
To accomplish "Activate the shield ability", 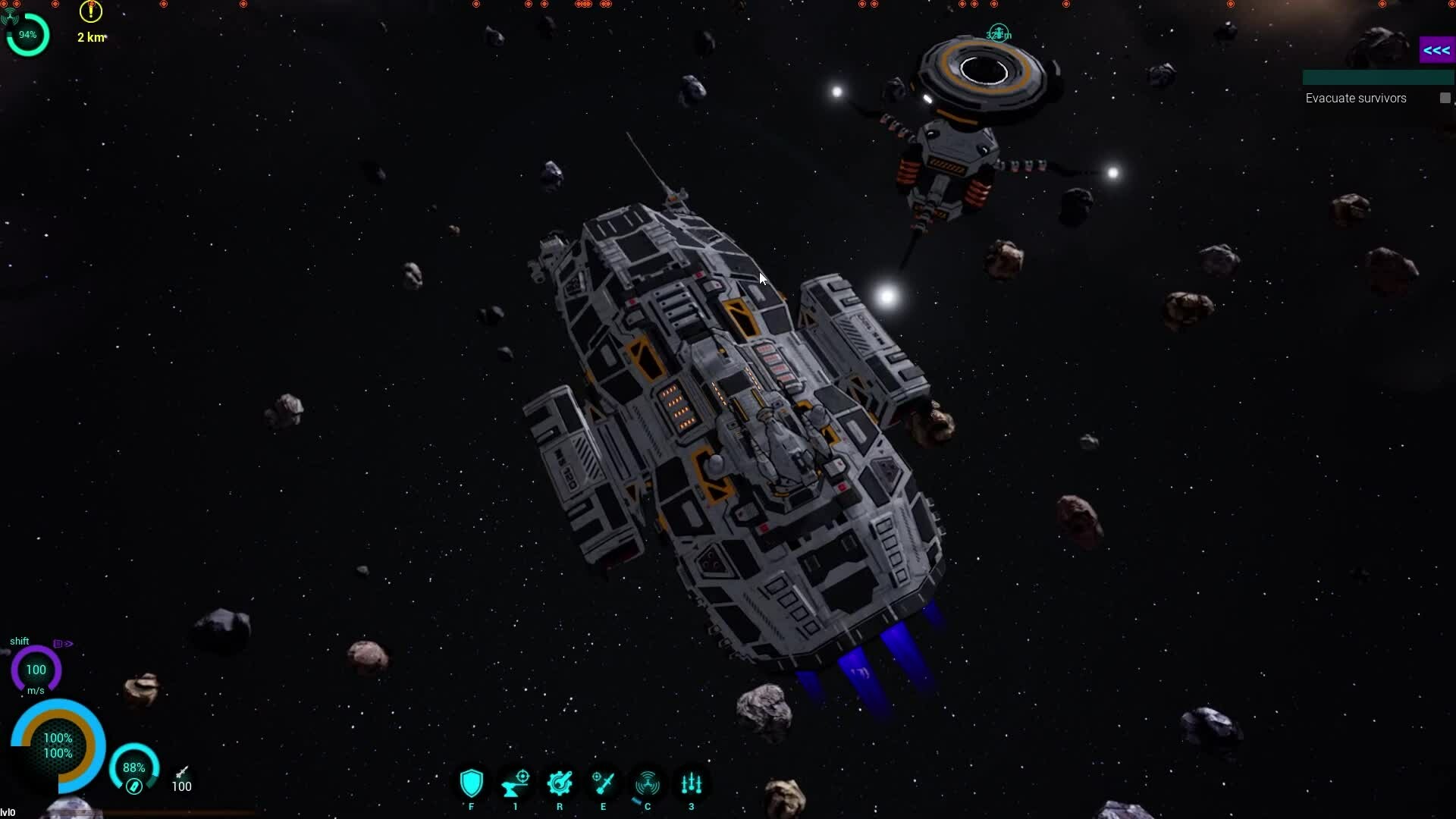I will pos(471,783).
